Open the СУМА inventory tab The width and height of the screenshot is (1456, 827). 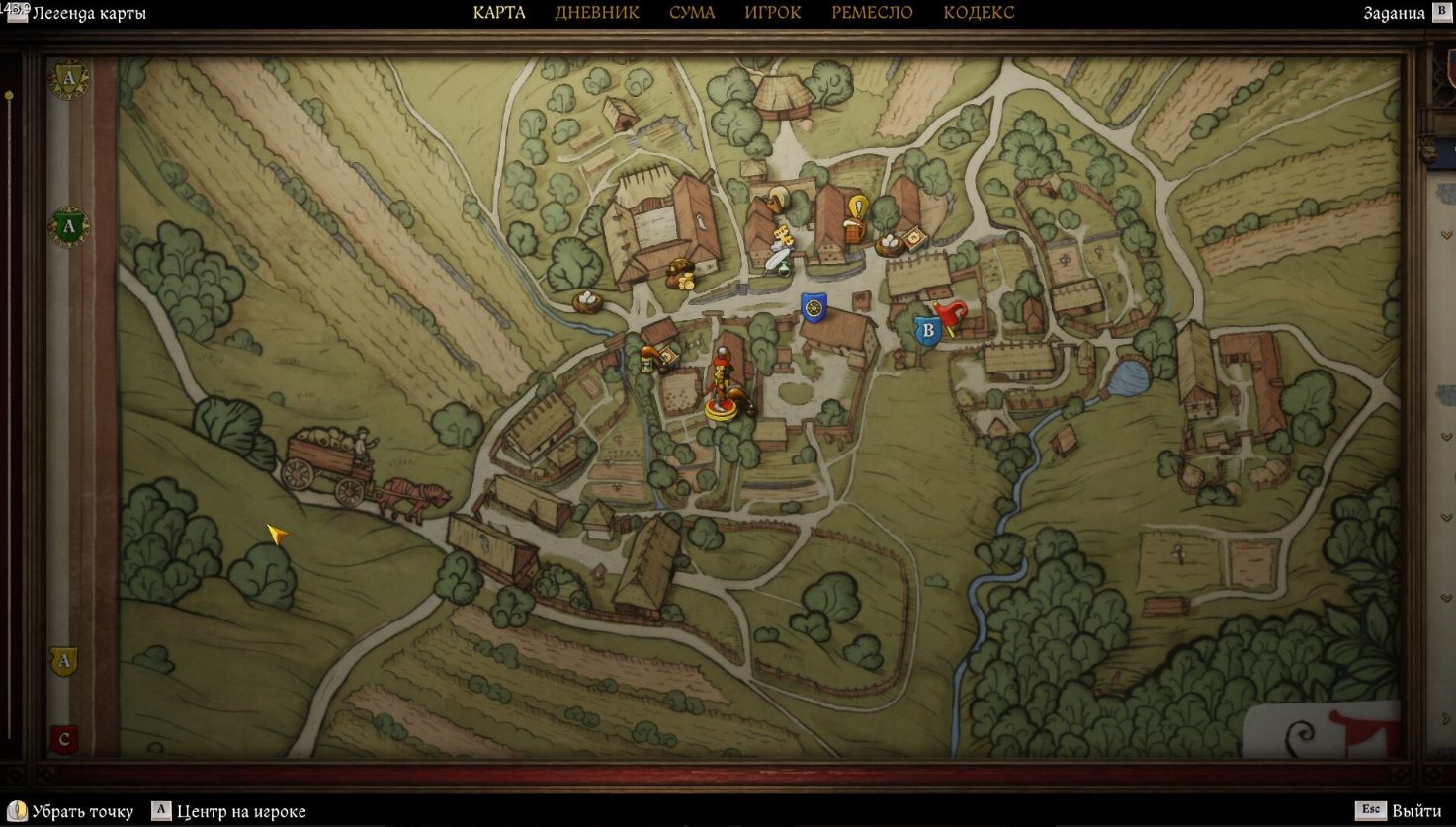692,13
